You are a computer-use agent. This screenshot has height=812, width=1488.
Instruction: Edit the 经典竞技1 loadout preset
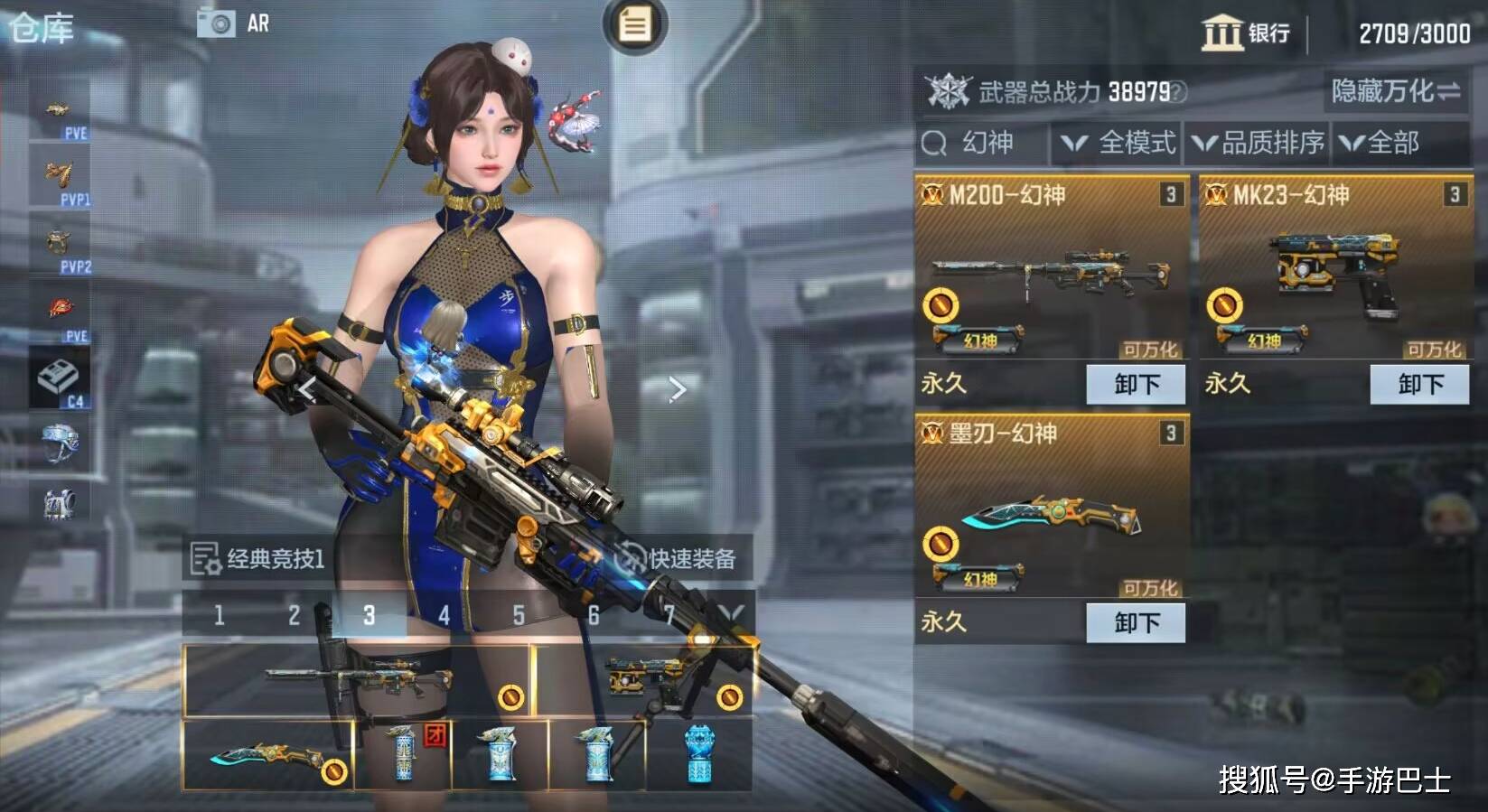pos(257,558)
